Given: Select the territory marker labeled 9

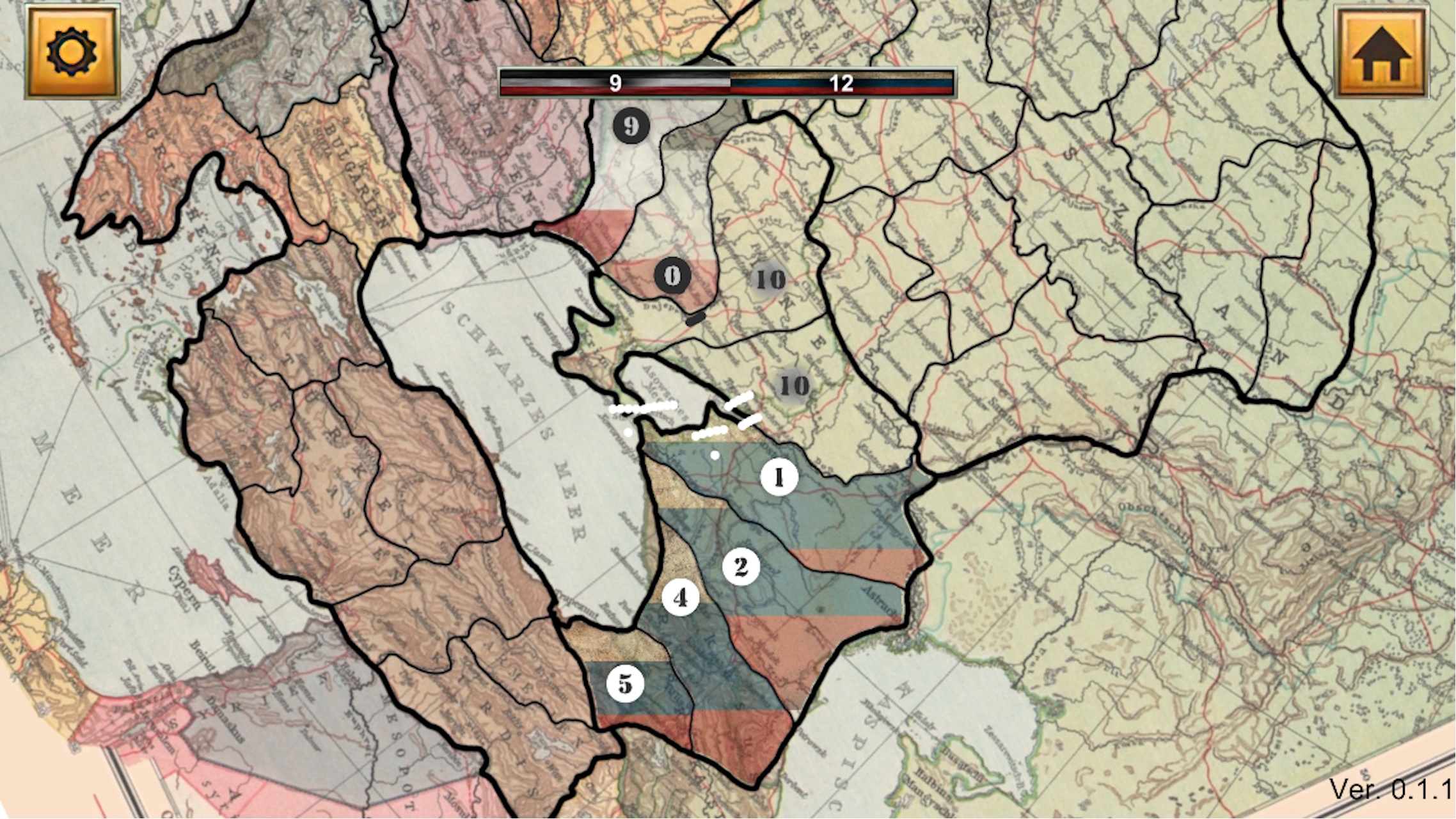Looking at the screenshot, I should click(631, 127).
